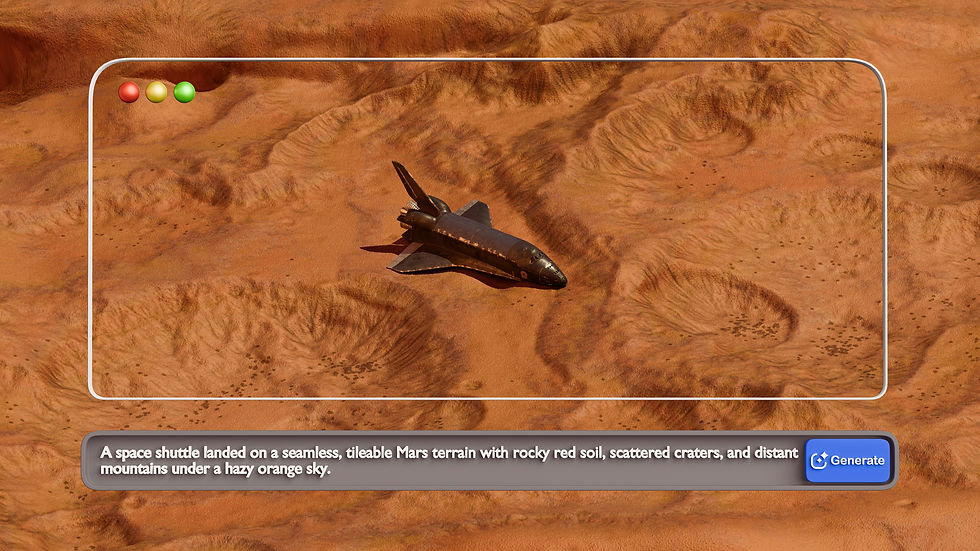Viewport: 980px width, 551px height.
Task: Close the window with the red button
Action: pyautogui.click(x=129, y=92)
